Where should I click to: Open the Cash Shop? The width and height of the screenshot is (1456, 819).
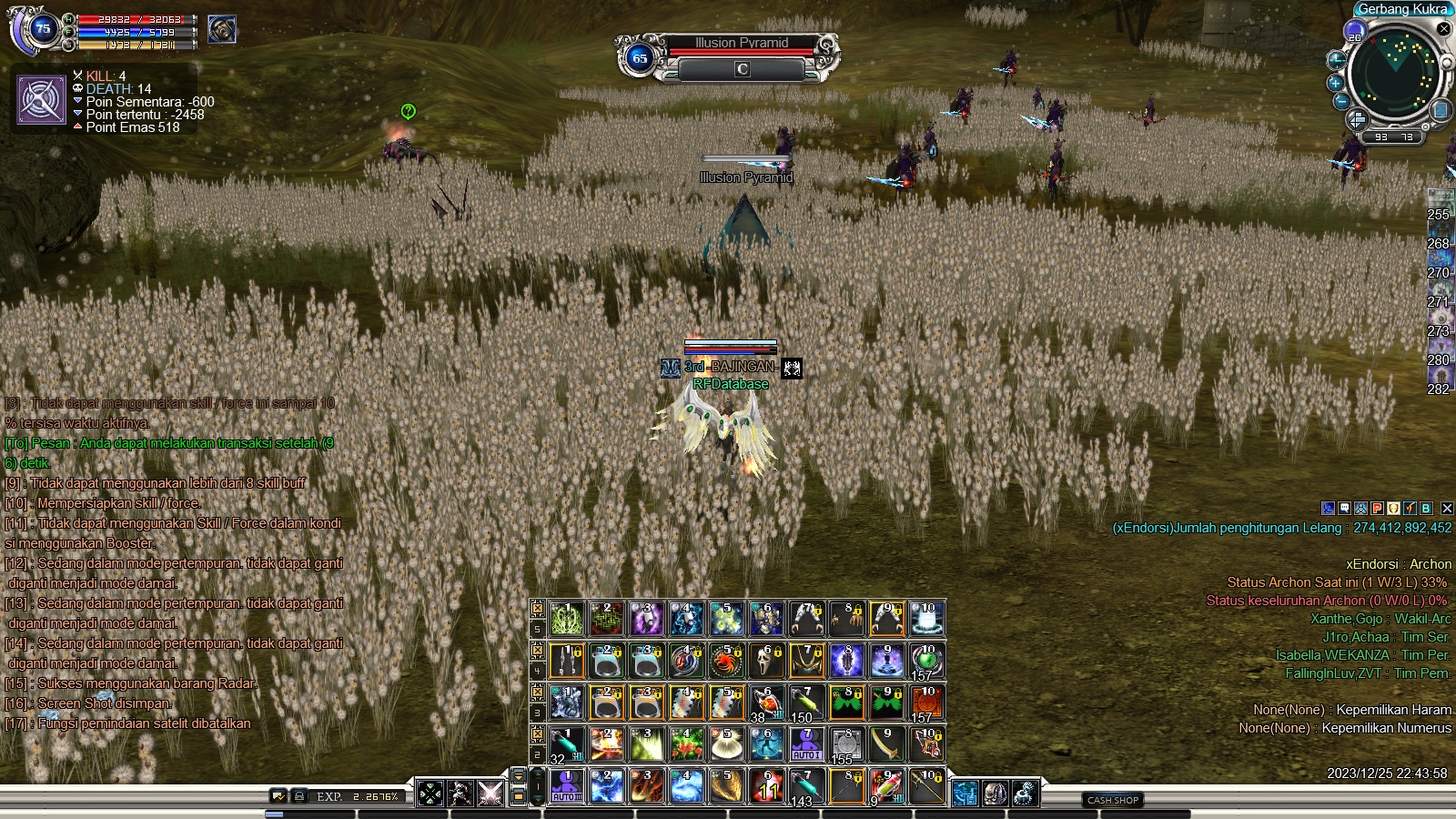pyautogui.click(x=1113, y=800)
